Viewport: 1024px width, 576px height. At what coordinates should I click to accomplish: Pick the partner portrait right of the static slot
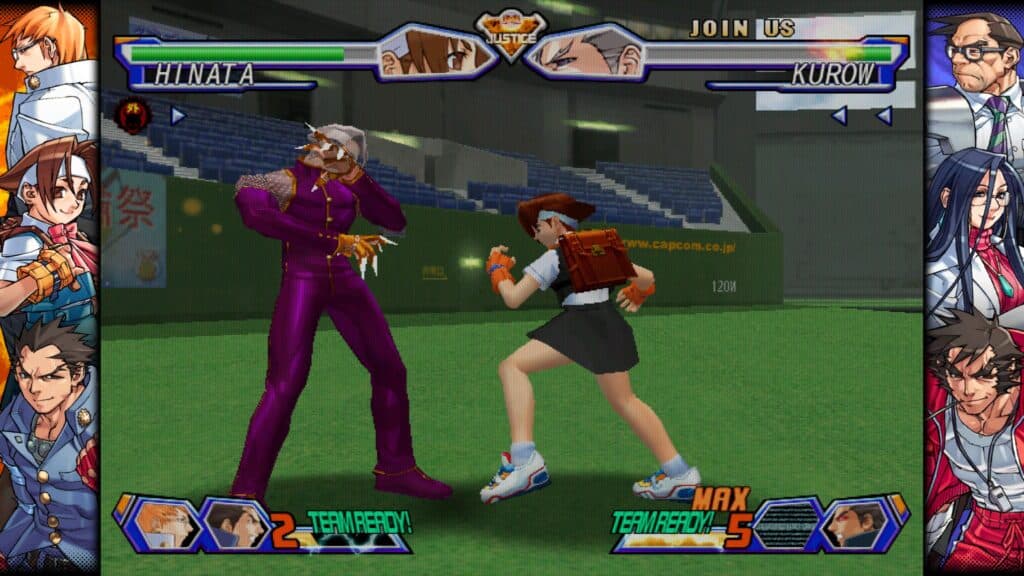pyautogui.click(x=856, y=523)
